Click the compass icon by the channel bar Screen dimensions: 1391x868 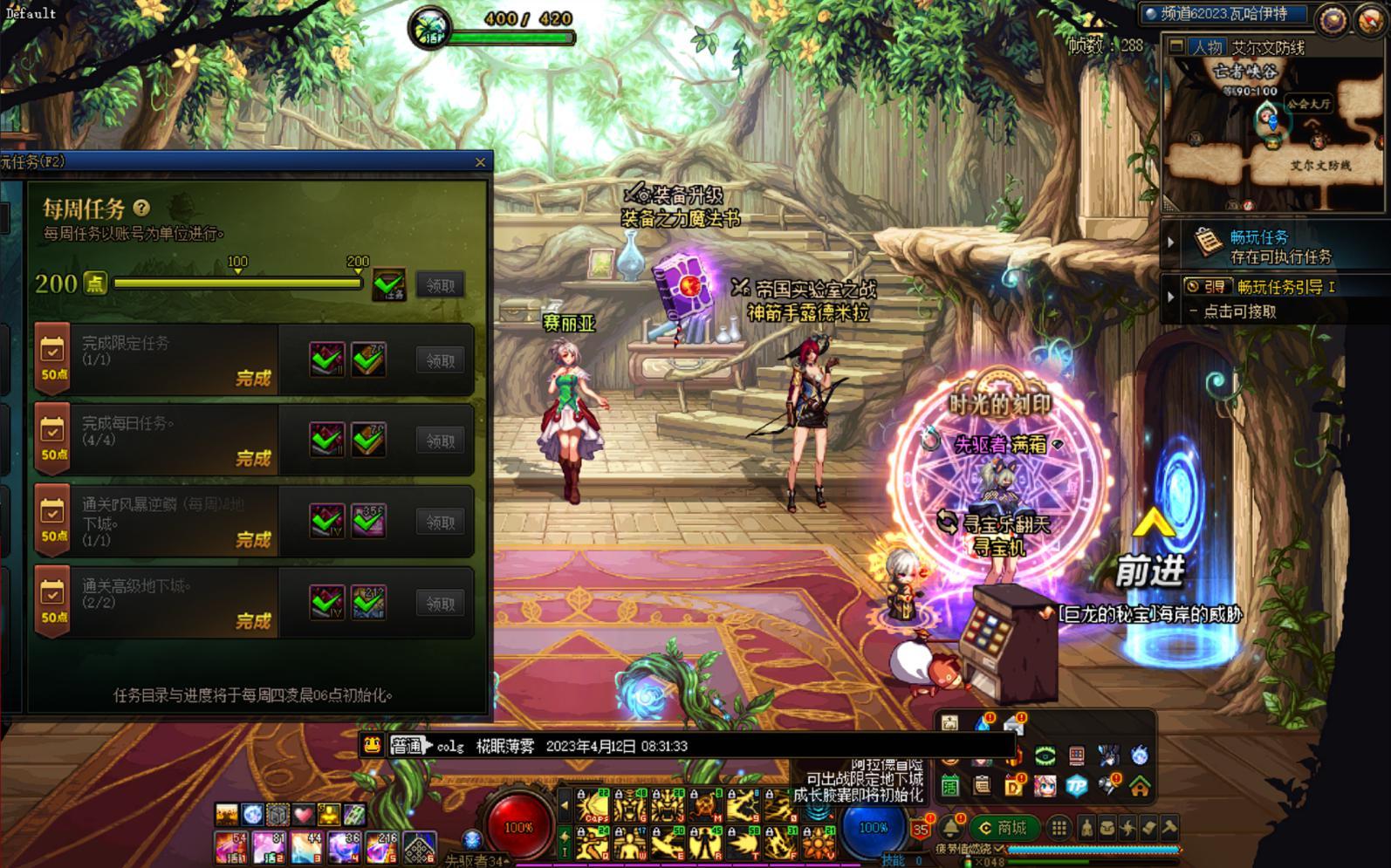[1331, 19]
